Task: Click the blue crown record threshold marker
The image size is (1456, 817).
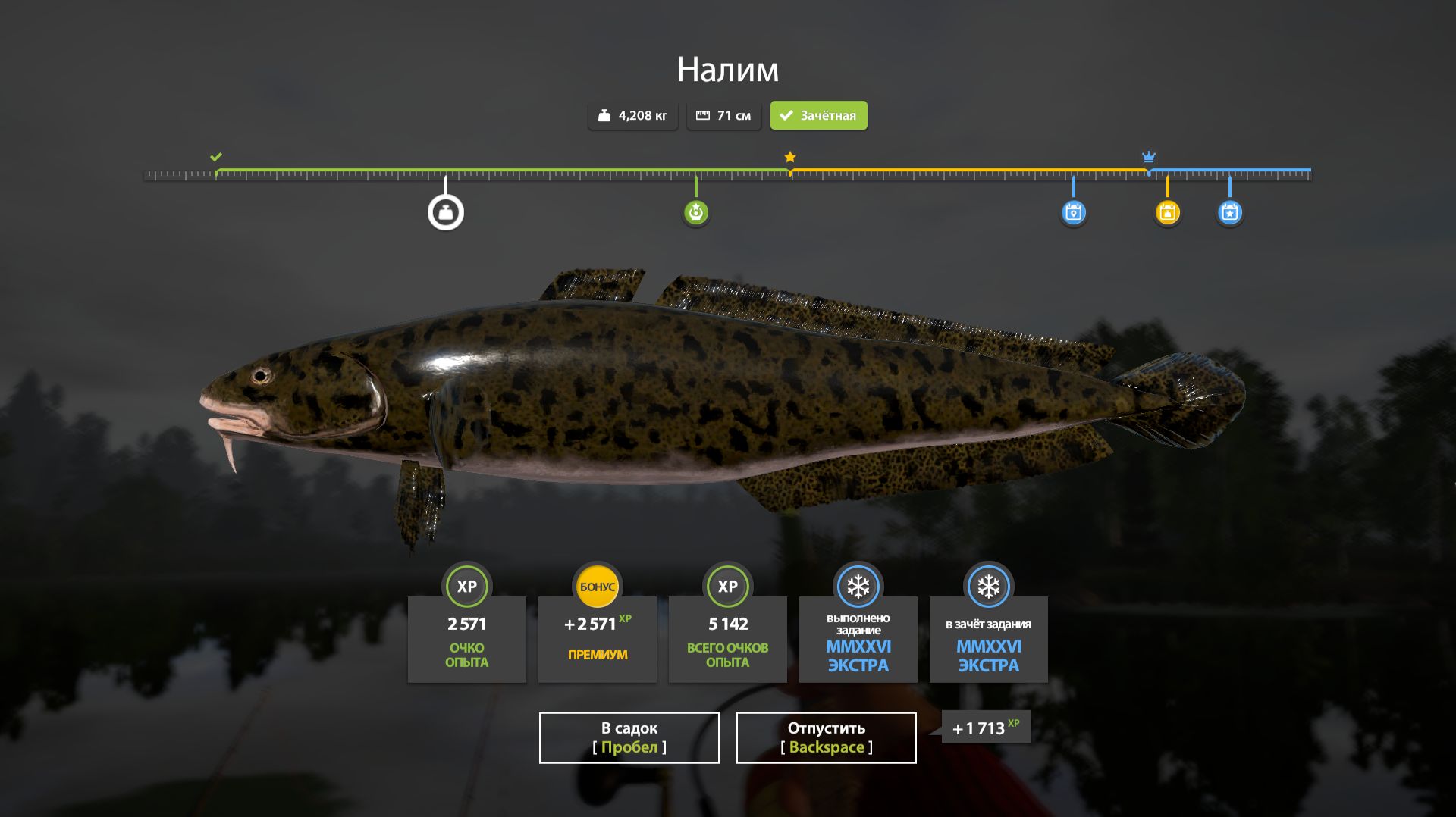Action: pos(1149,157)
